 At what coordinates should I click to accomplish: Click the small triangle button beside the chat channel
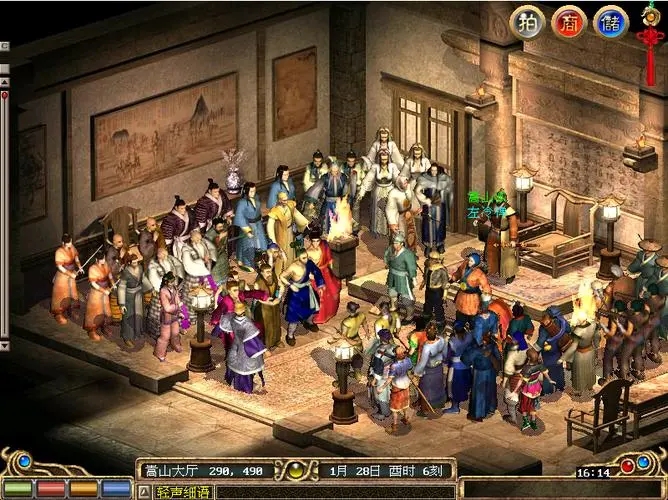point(143,492)
